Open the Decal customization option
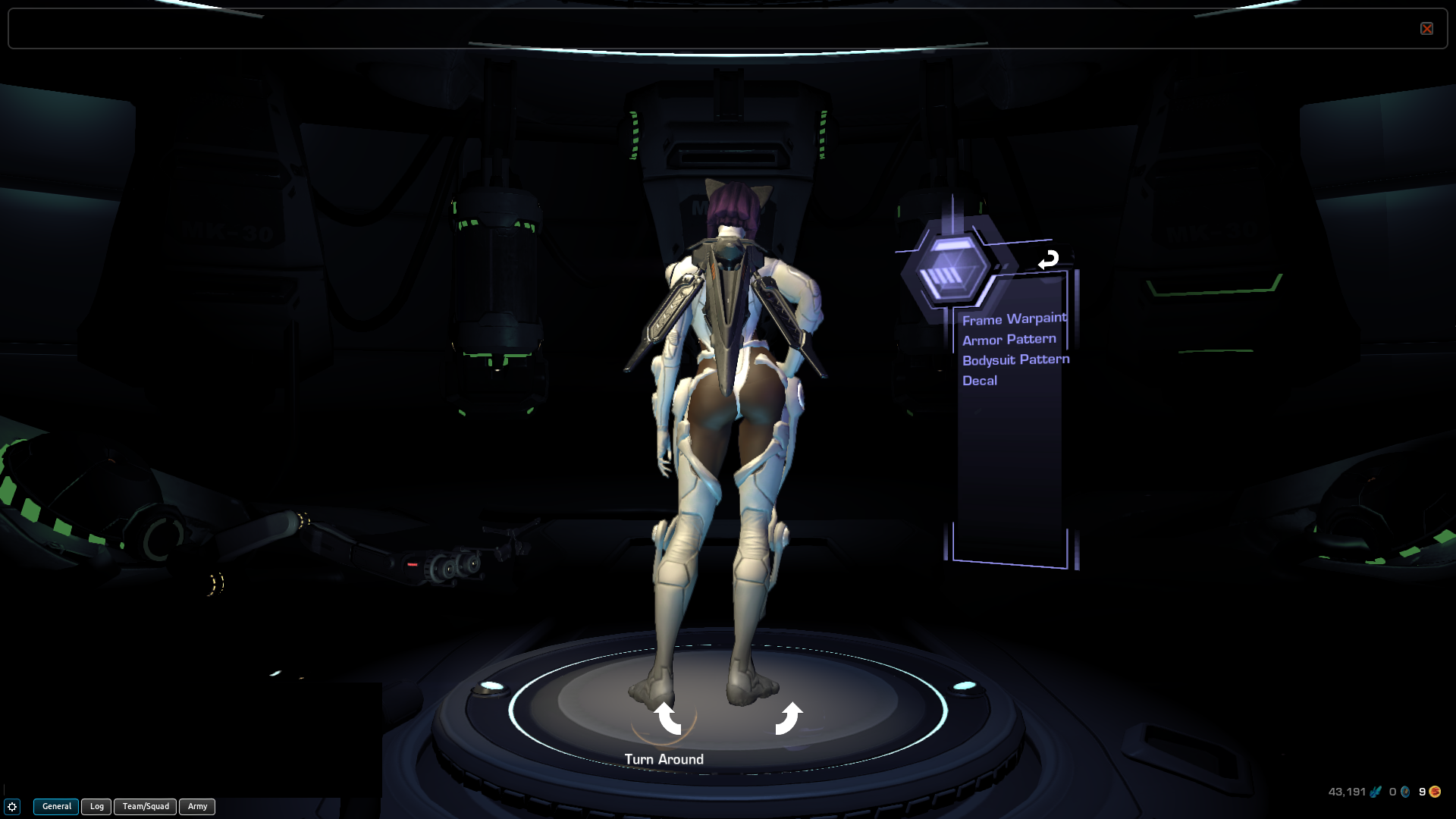This screenshot has height=819, width=1456. (x=980, y=381)
